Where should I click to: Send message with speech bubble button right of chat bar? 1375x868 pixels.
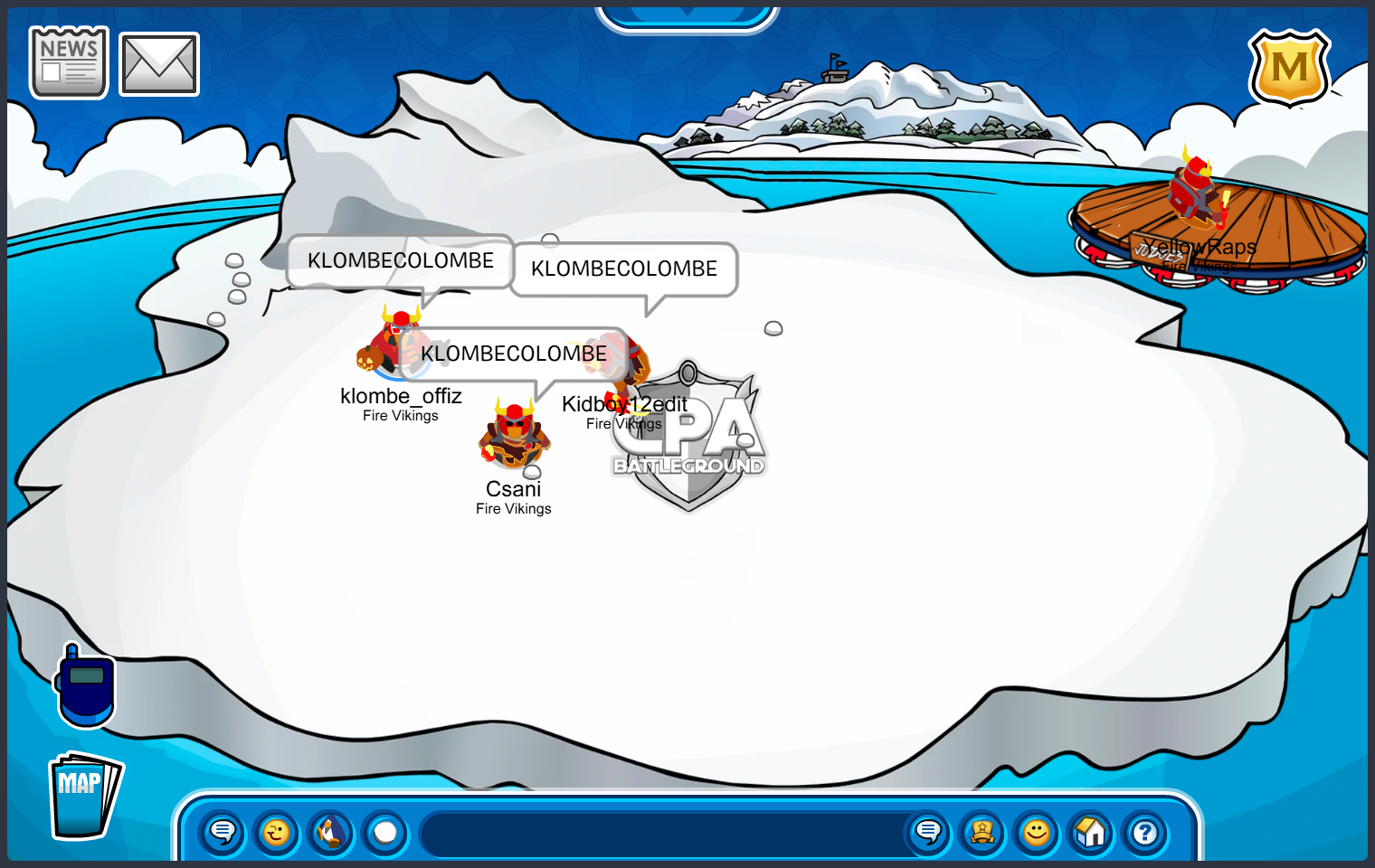(928, 832)
